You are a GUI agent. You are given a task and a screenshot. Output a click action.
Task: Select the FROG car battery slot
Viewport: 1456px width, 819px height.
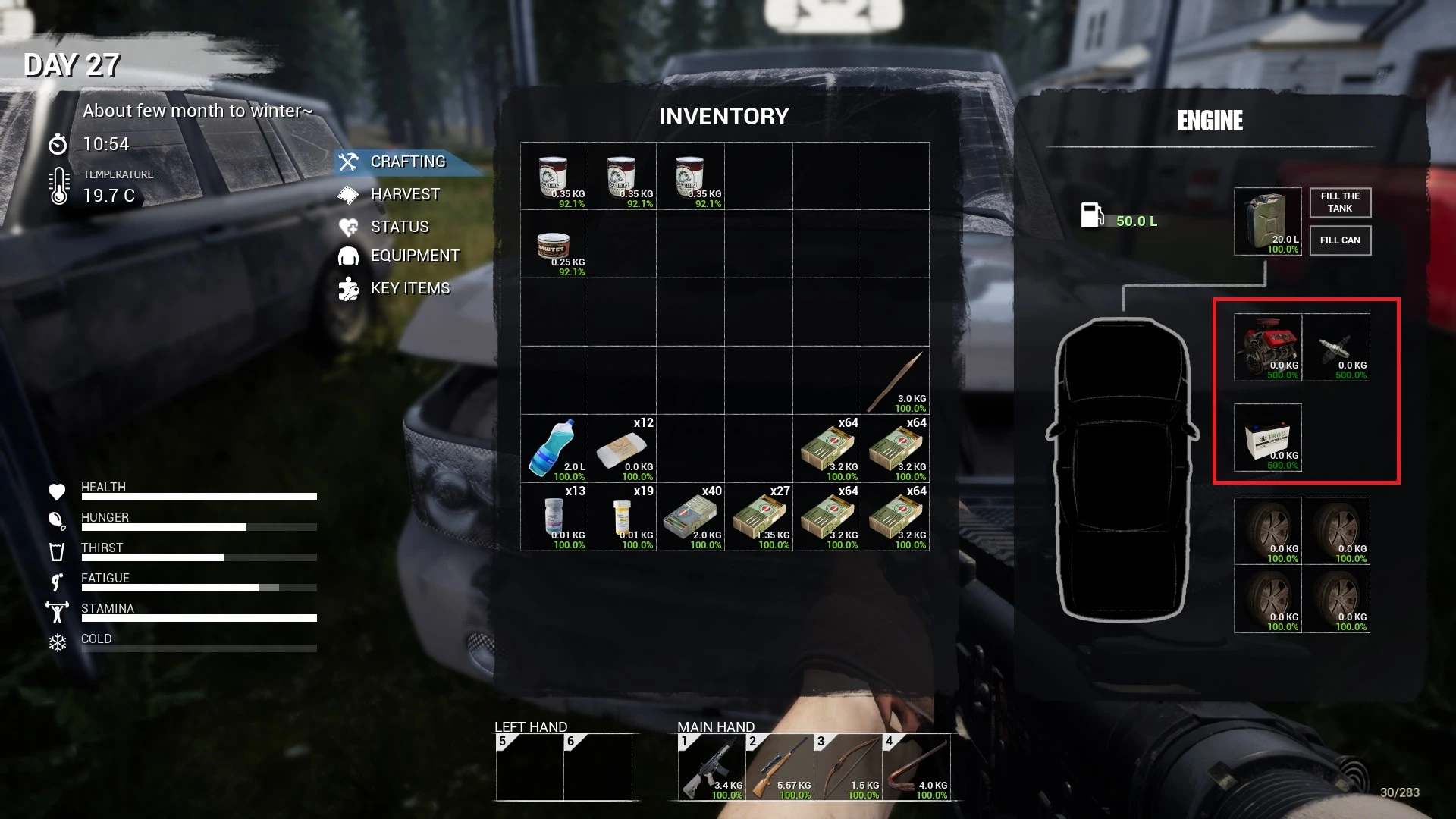[x=1266, y=438]
